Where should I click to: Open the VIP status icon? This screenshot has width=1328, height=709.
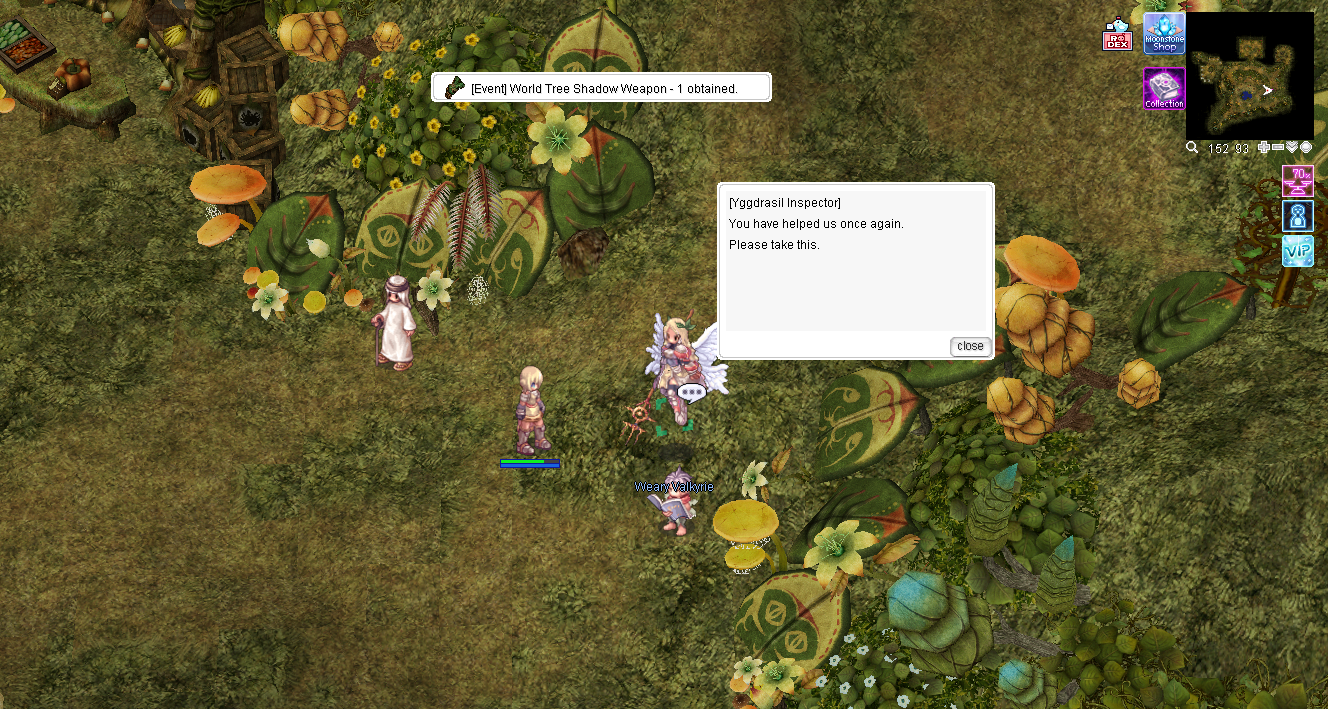[x=1298, y=251]
